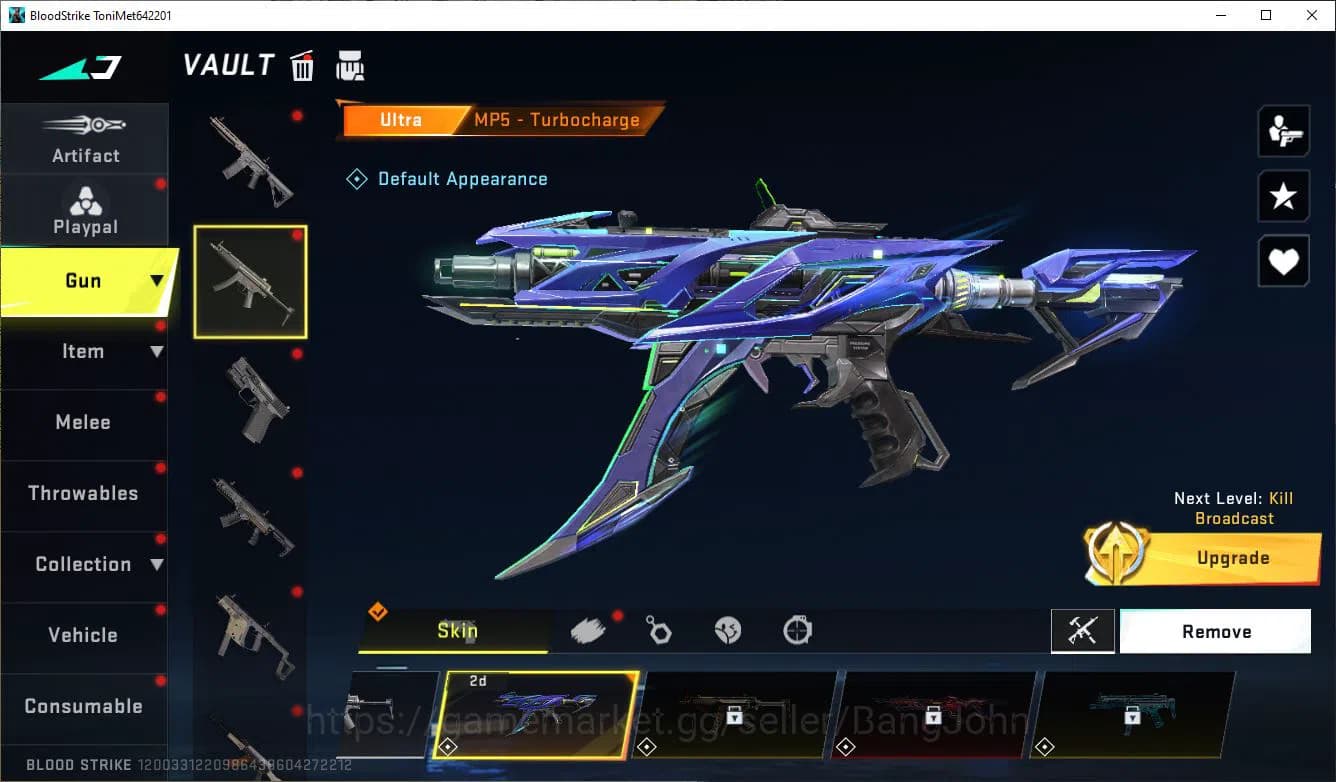Viewport: 1336px width, 782px height.
Task: Expand the Gun category dropdown
Action: (155, 281)
